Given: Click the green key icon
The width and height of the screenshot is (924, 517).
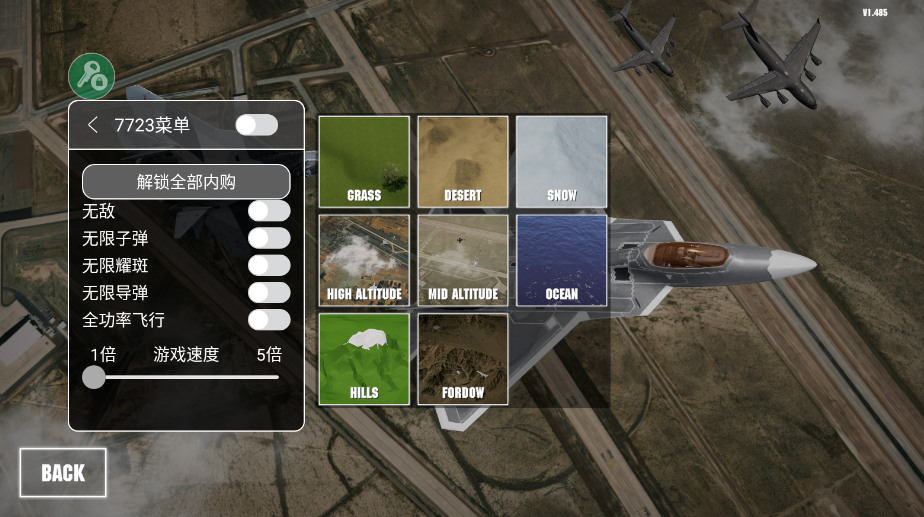Looking at the screenshot, I should (91, 75).
